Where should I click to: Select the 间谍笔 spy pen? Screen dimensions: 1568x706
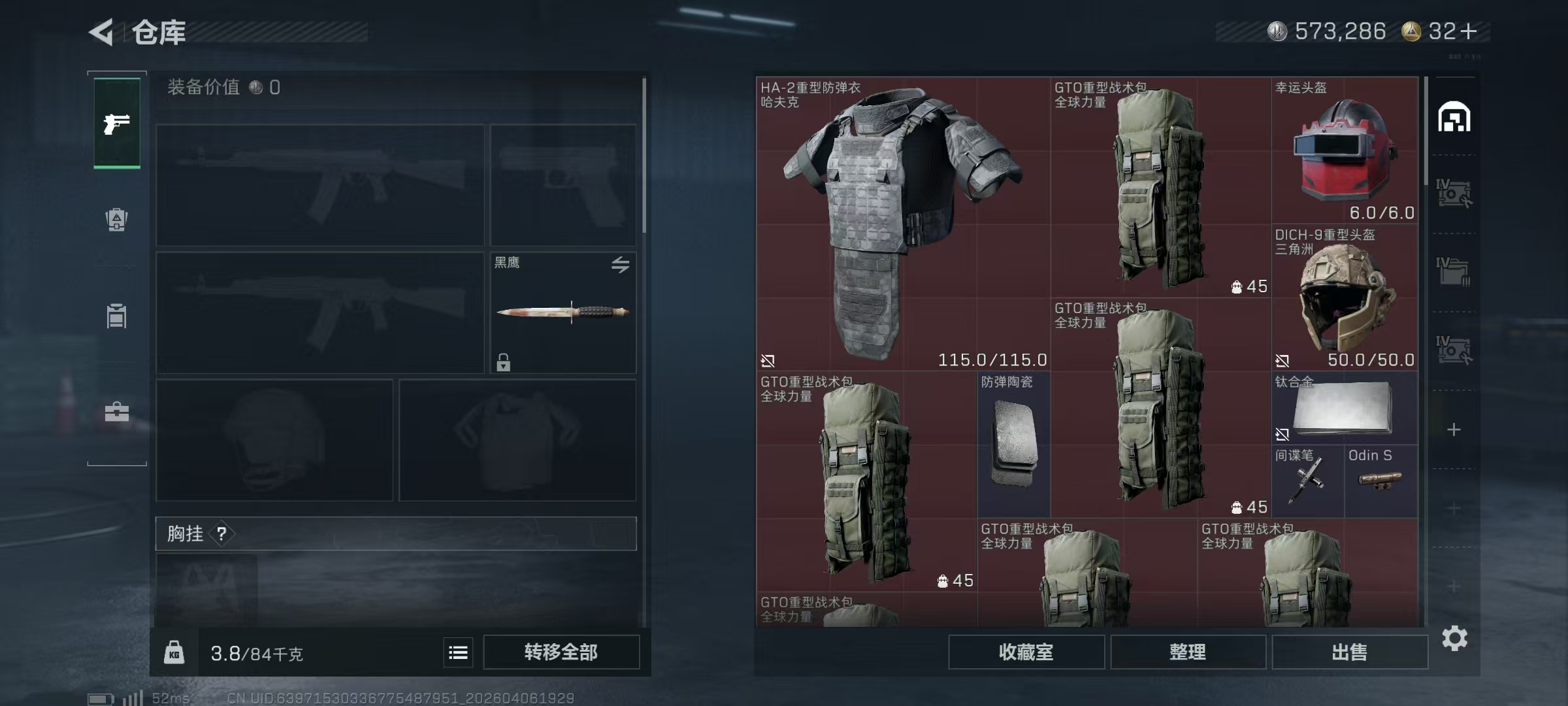point(1307,481)
